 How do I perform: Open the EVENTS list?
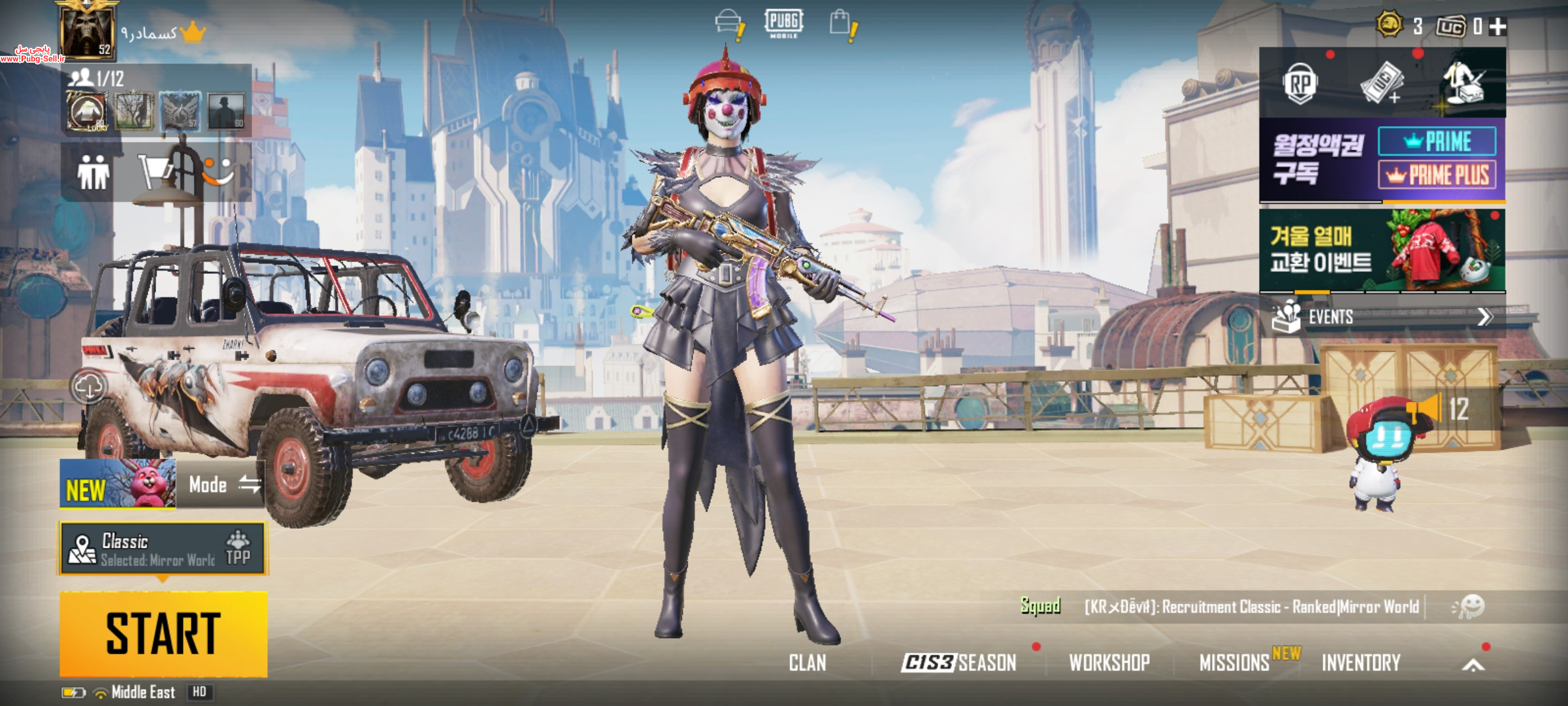1382,317
